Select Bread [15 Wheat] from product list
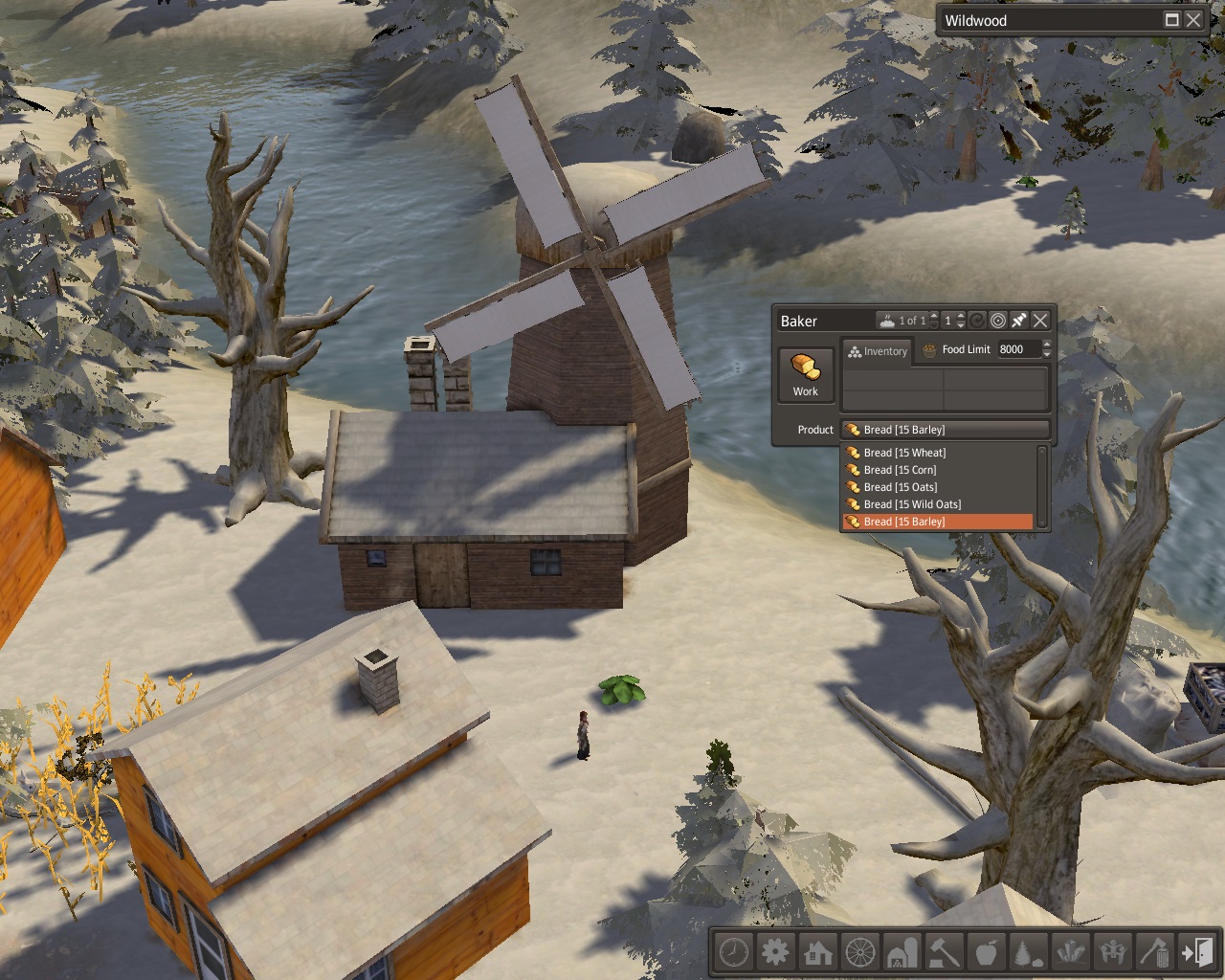The width and height of the screenshot is (1225, 980). (x=904, y=453)
